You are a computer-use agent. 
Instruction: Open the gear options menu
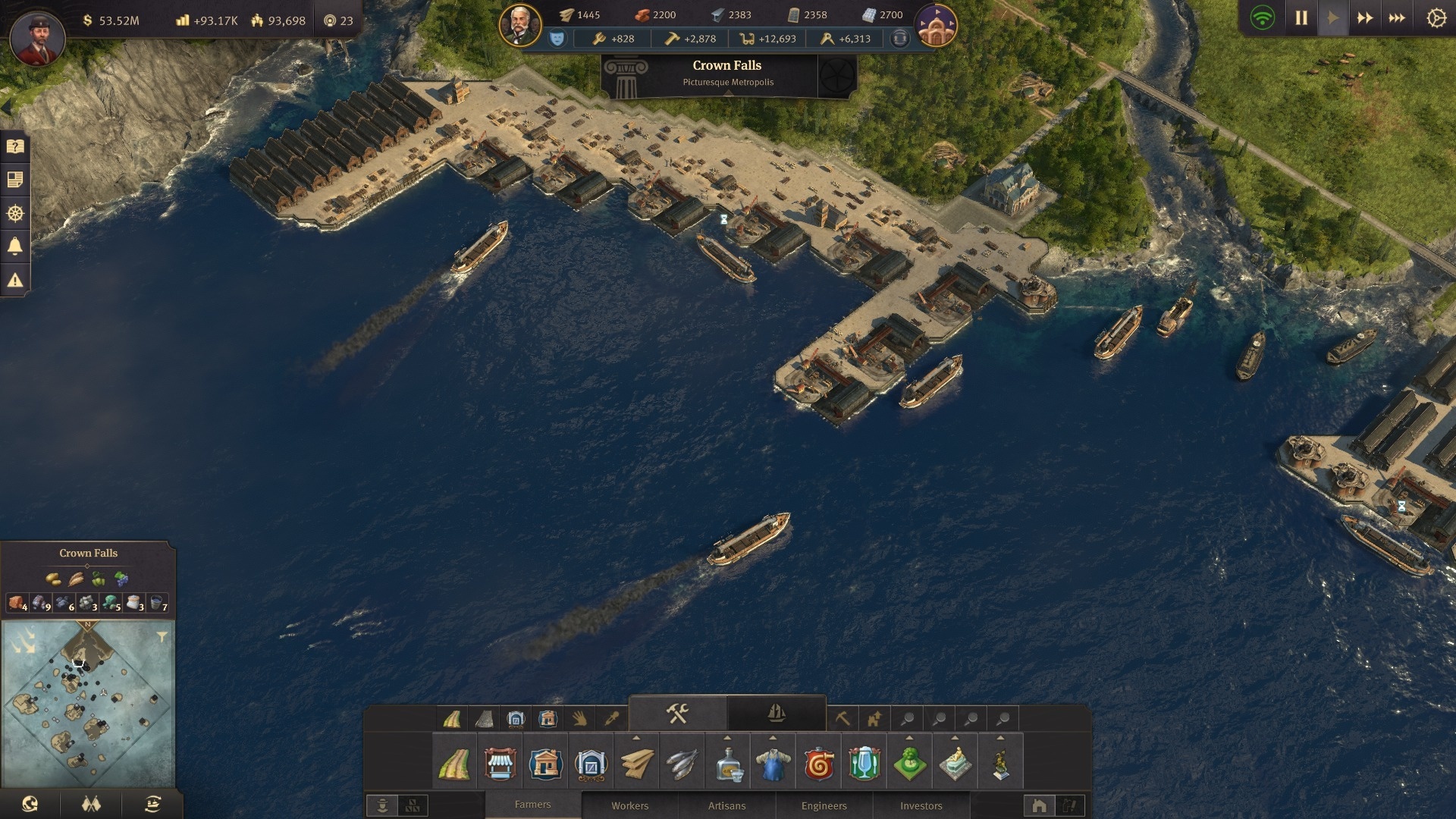(1436, 18)
